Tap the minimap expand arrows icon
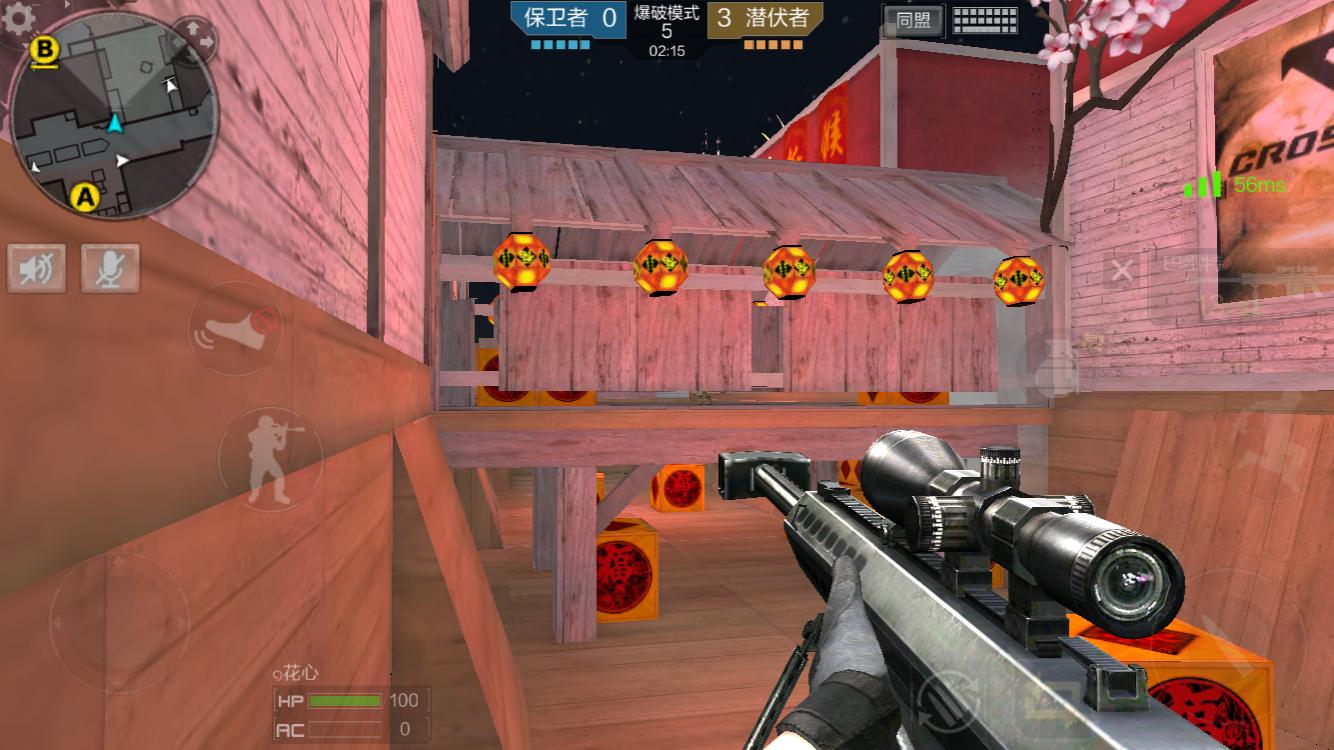The height and width of the screenshot is (750, 1334). [x=196, y=41]
